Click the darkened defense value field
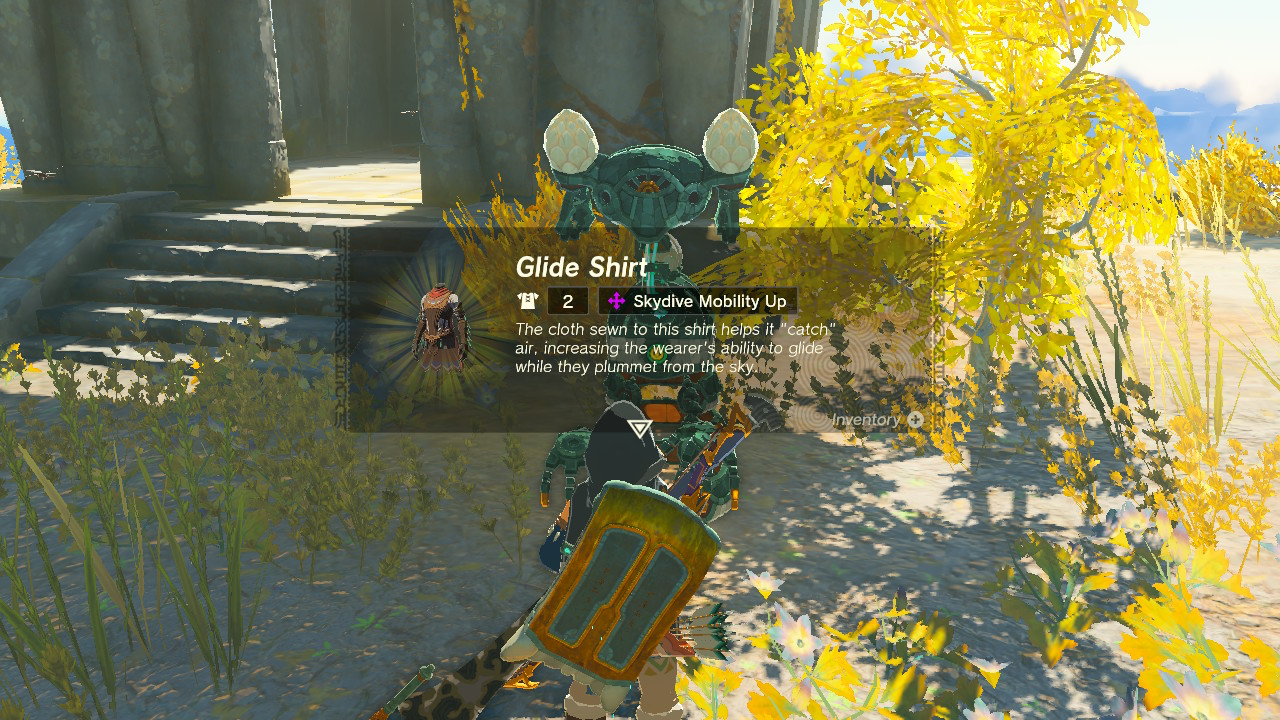Screen dimensions: 1280x720 567,300
